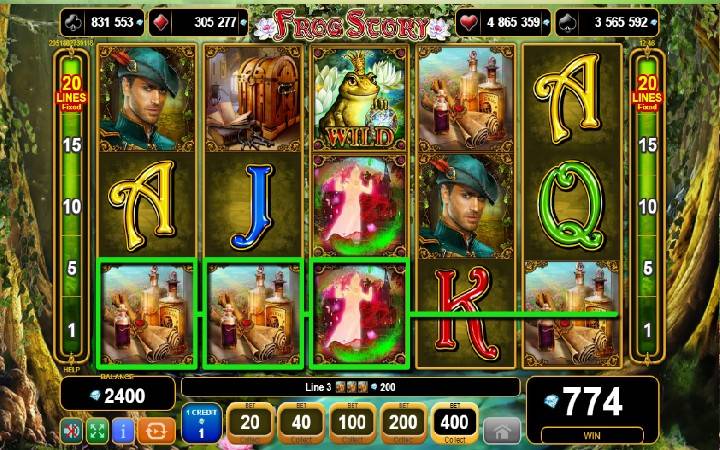
Task: Select the 100 bet button
Action: 352,424
